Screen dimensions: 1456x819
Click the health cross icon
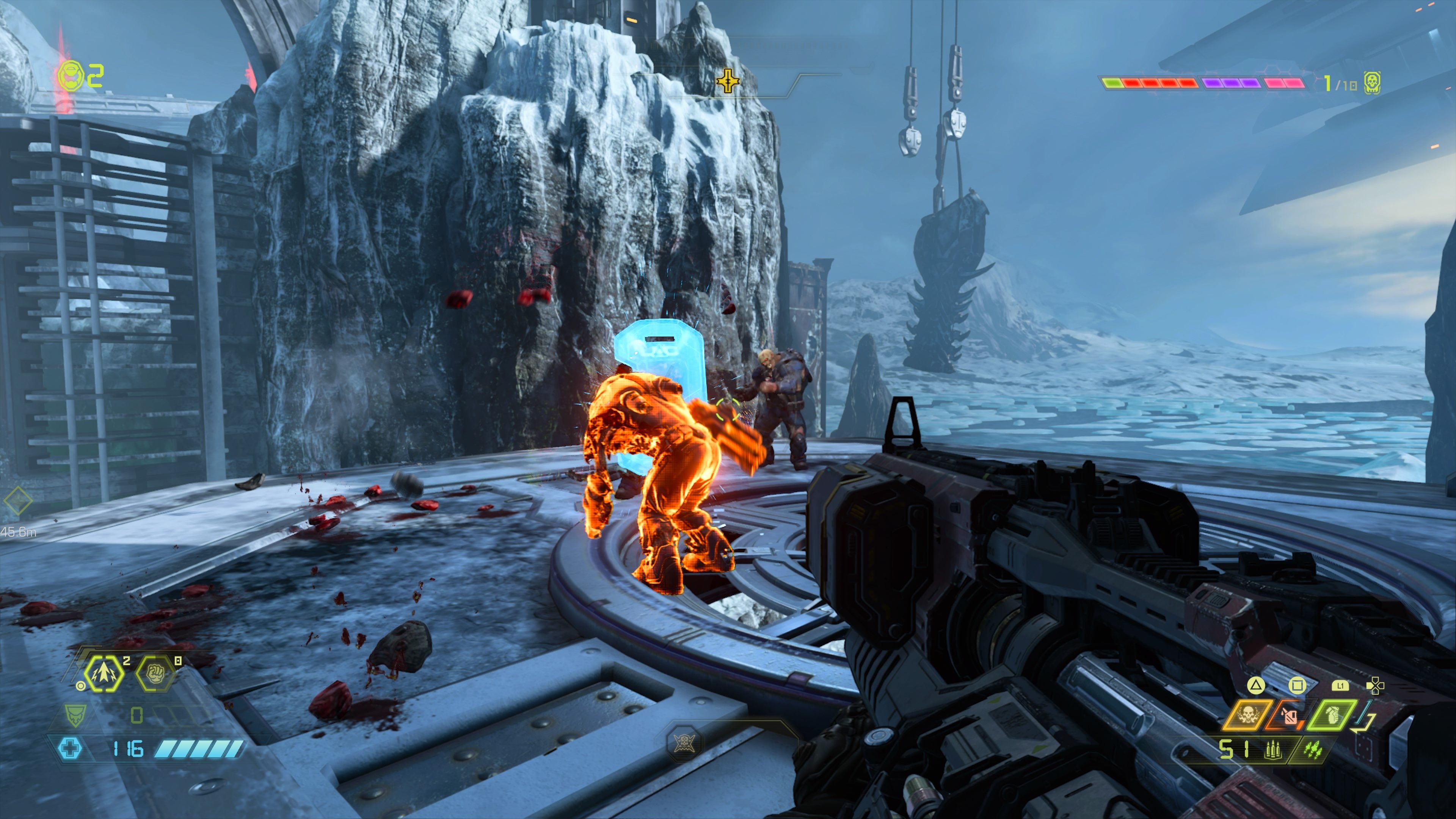click(70, 748)
